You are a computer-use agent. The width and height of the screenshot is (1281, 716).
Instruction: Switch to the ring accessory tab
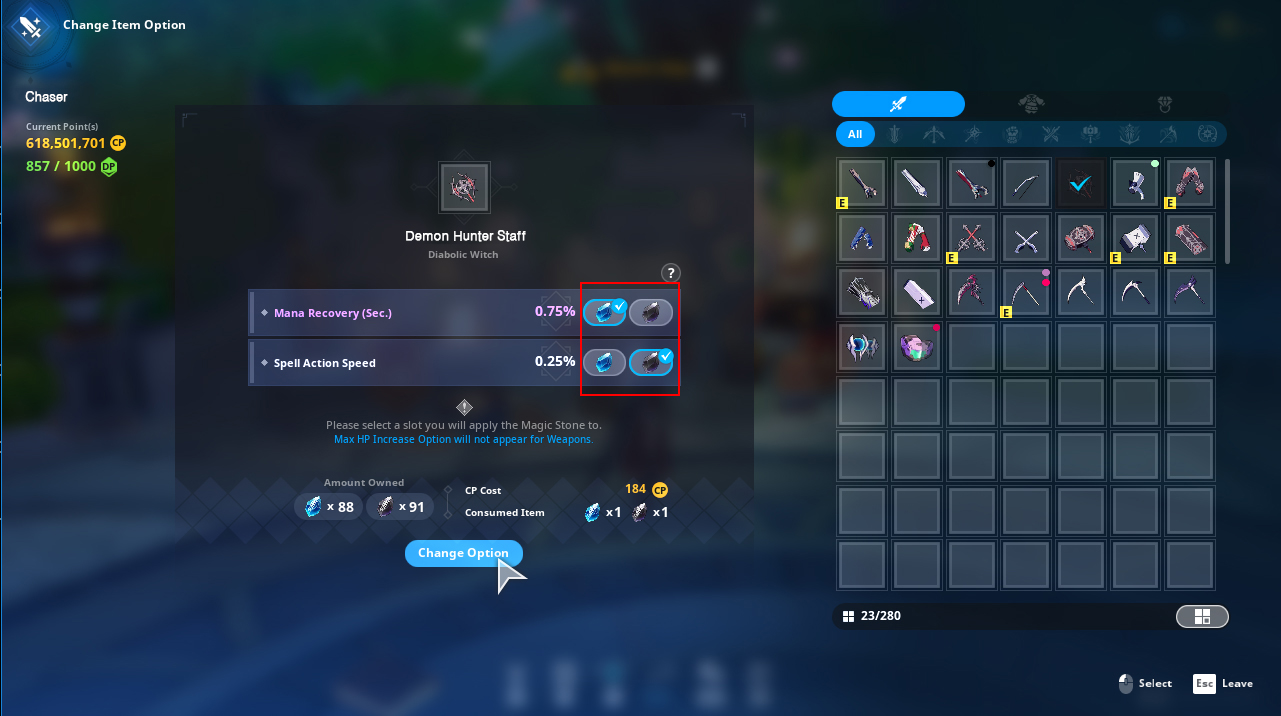pyautogui.click(x=1164, y=104)
